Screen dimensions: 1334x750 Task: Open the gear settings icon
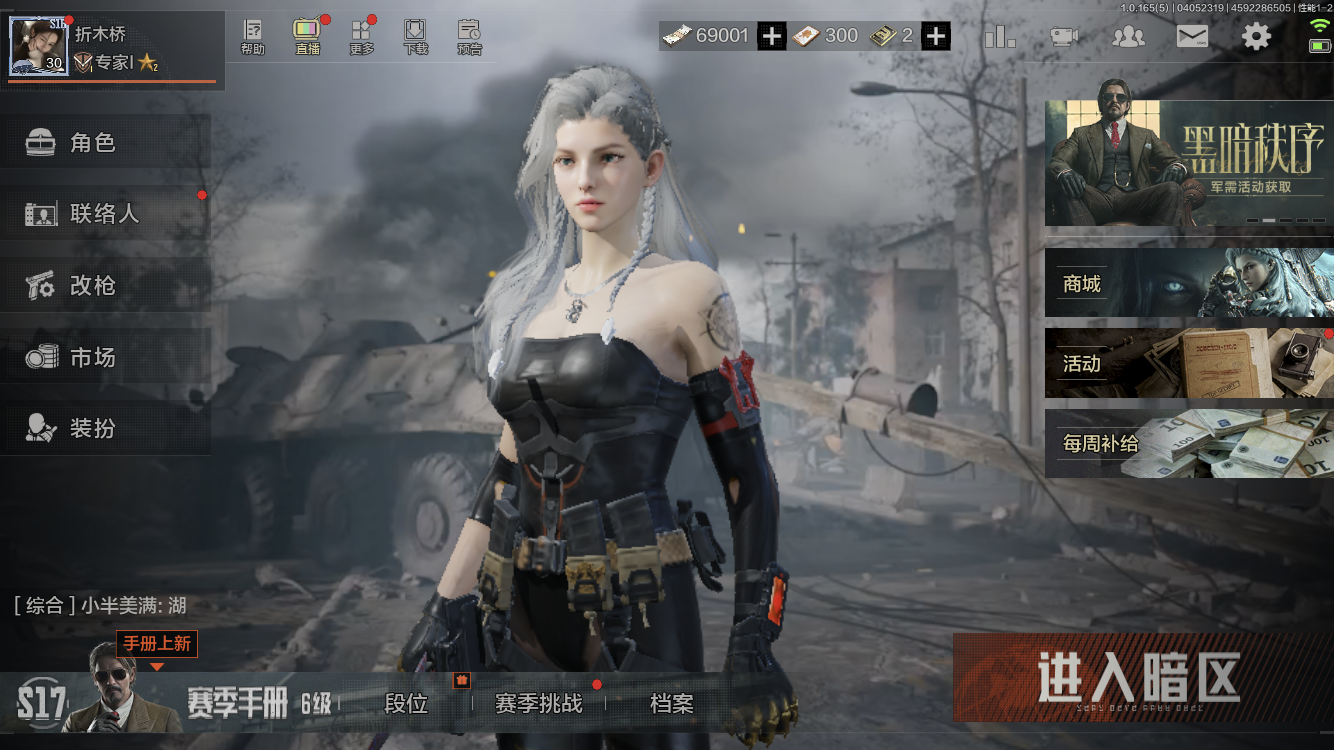click(1256, 37)
